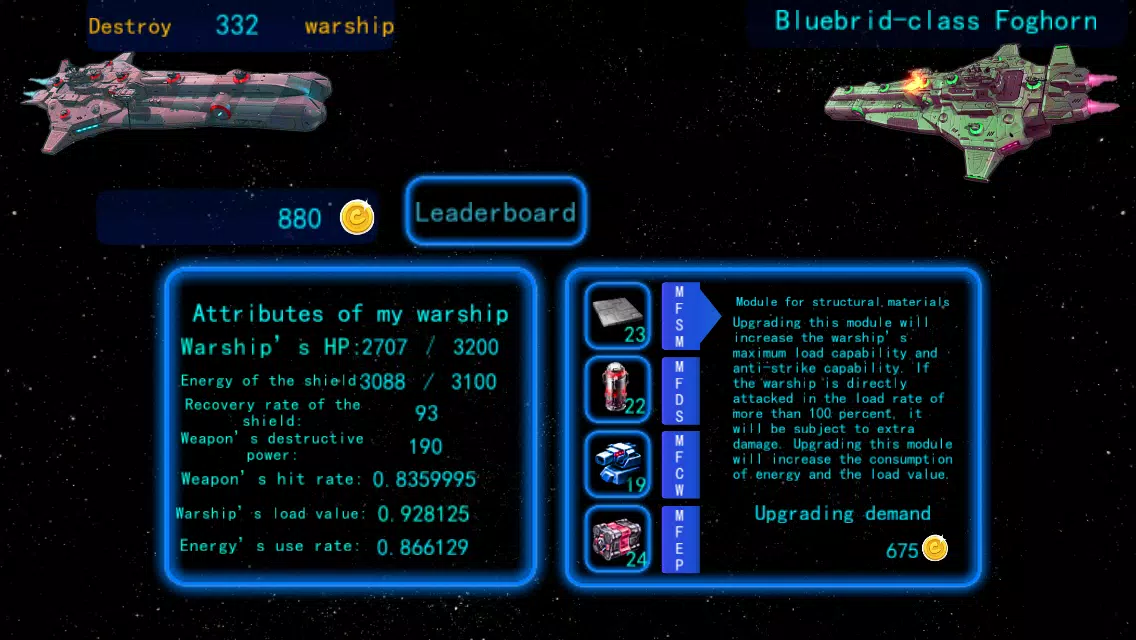Click the gold coin beside 880 balance
Viewport: 1136px width, 640px height.
pos(357,217)
